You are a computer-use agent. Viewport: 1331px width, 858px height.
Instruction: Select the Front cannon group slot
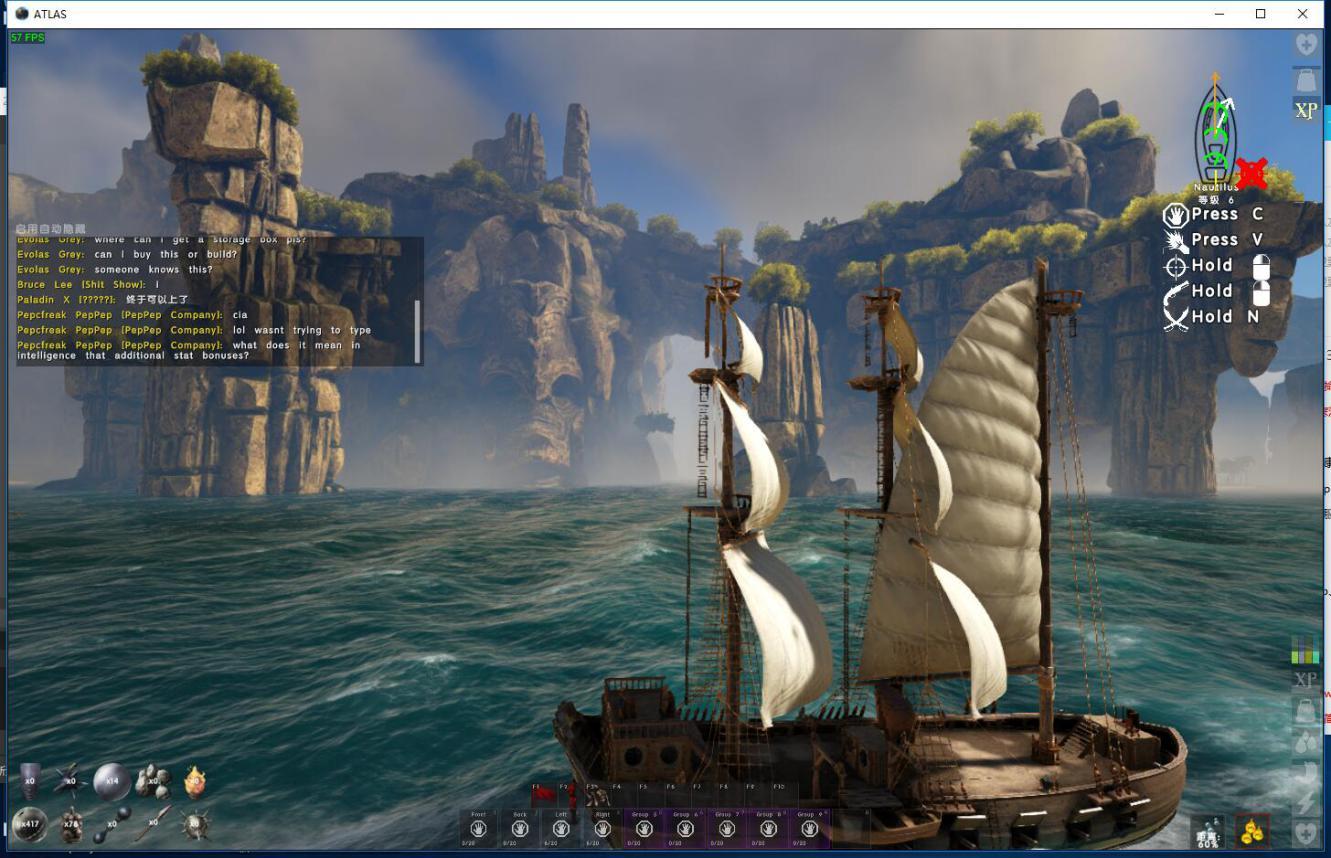[478, 828]
